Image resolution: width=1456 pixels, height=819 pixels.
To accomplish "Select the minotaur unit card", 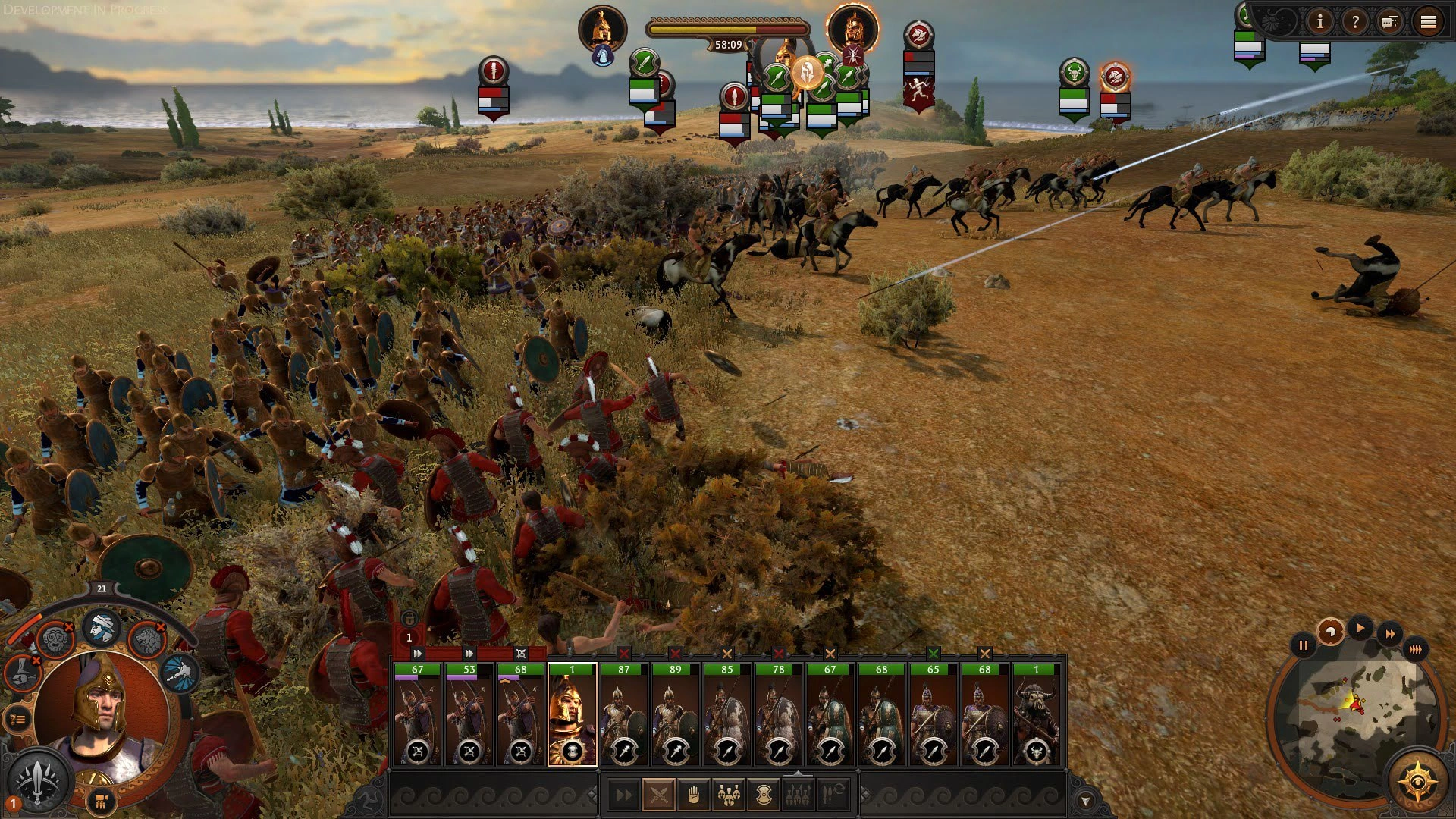I will coord(1036,714).
